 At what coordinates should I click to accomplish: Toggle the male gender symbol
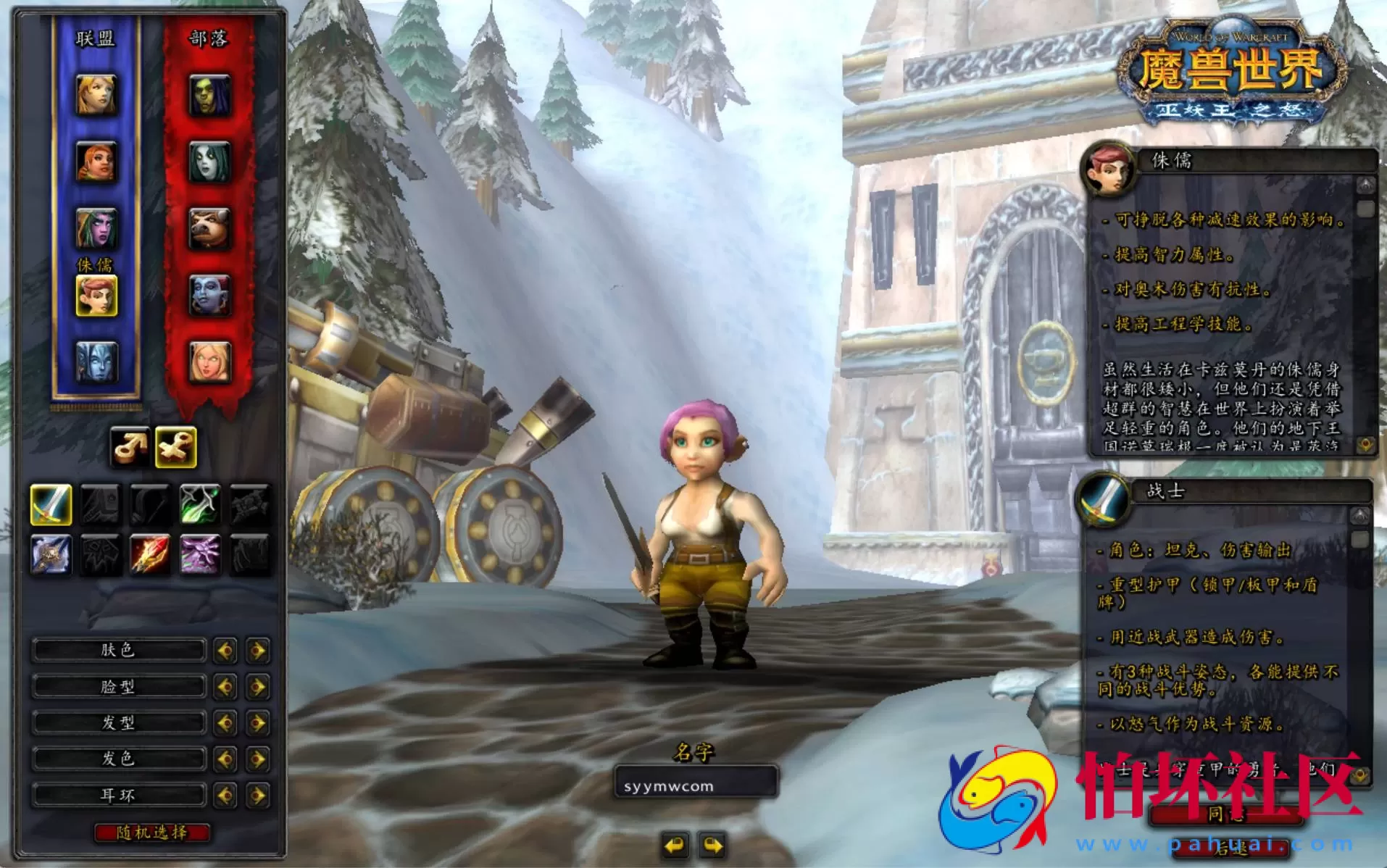point(129,447)
